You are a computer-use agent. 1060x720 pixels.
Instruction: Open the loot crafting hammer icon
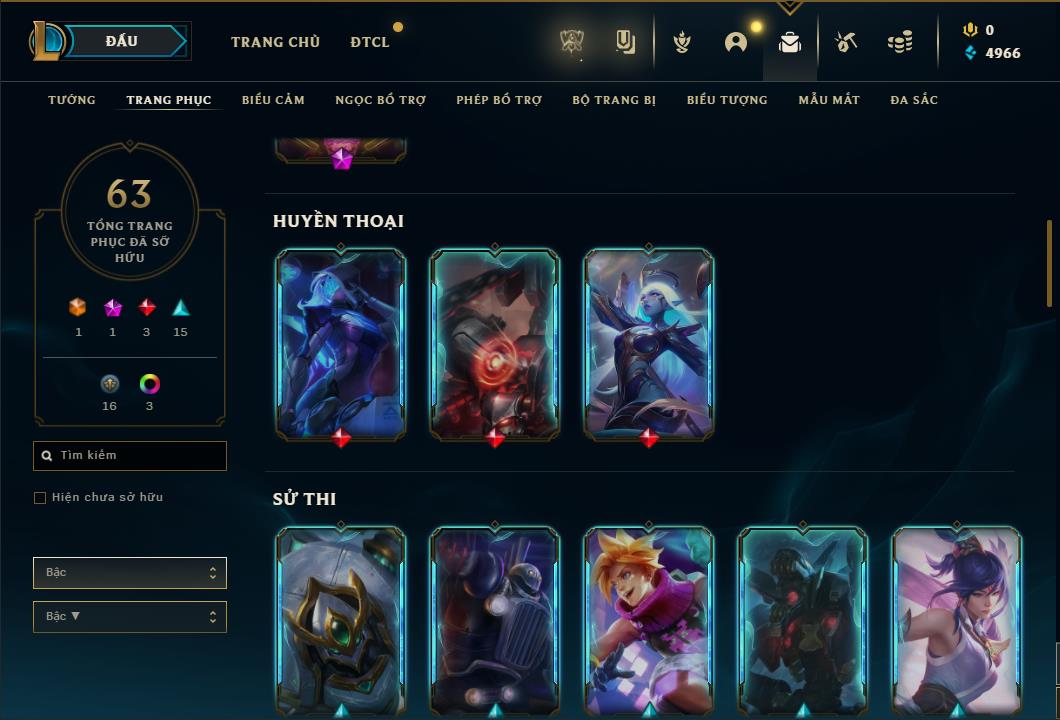pyautogui.click(x=846, y=42)
